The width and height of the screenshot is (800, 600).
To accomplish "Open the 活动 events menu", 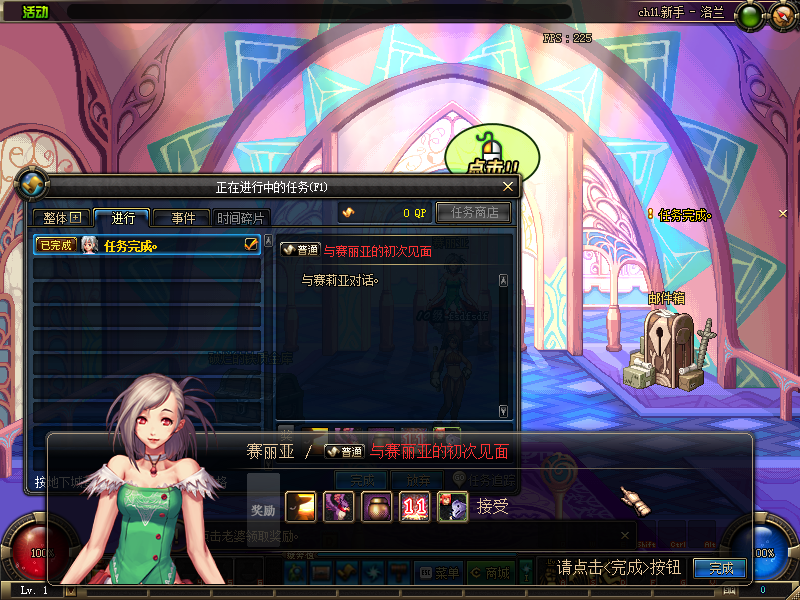I will coord(35,12).
